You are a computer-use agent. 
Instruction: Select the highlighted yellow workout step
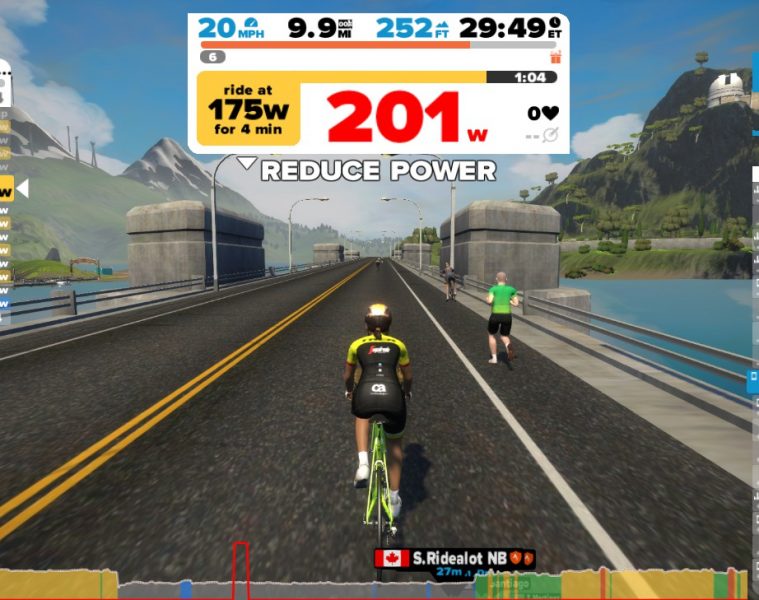click(6, 188)
